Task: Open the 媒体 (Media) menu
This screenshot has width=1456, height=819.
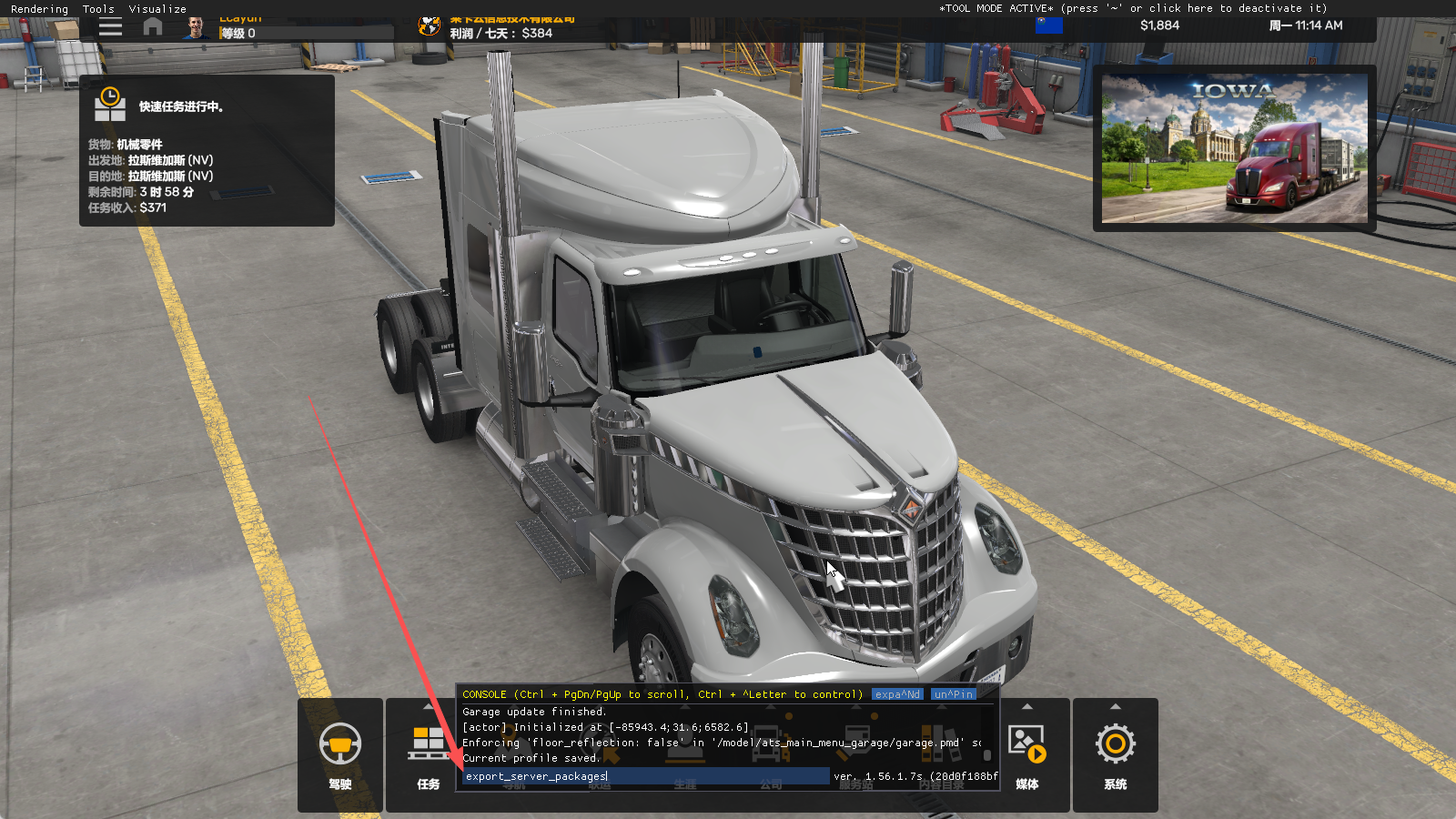Action: [1026, 753]
